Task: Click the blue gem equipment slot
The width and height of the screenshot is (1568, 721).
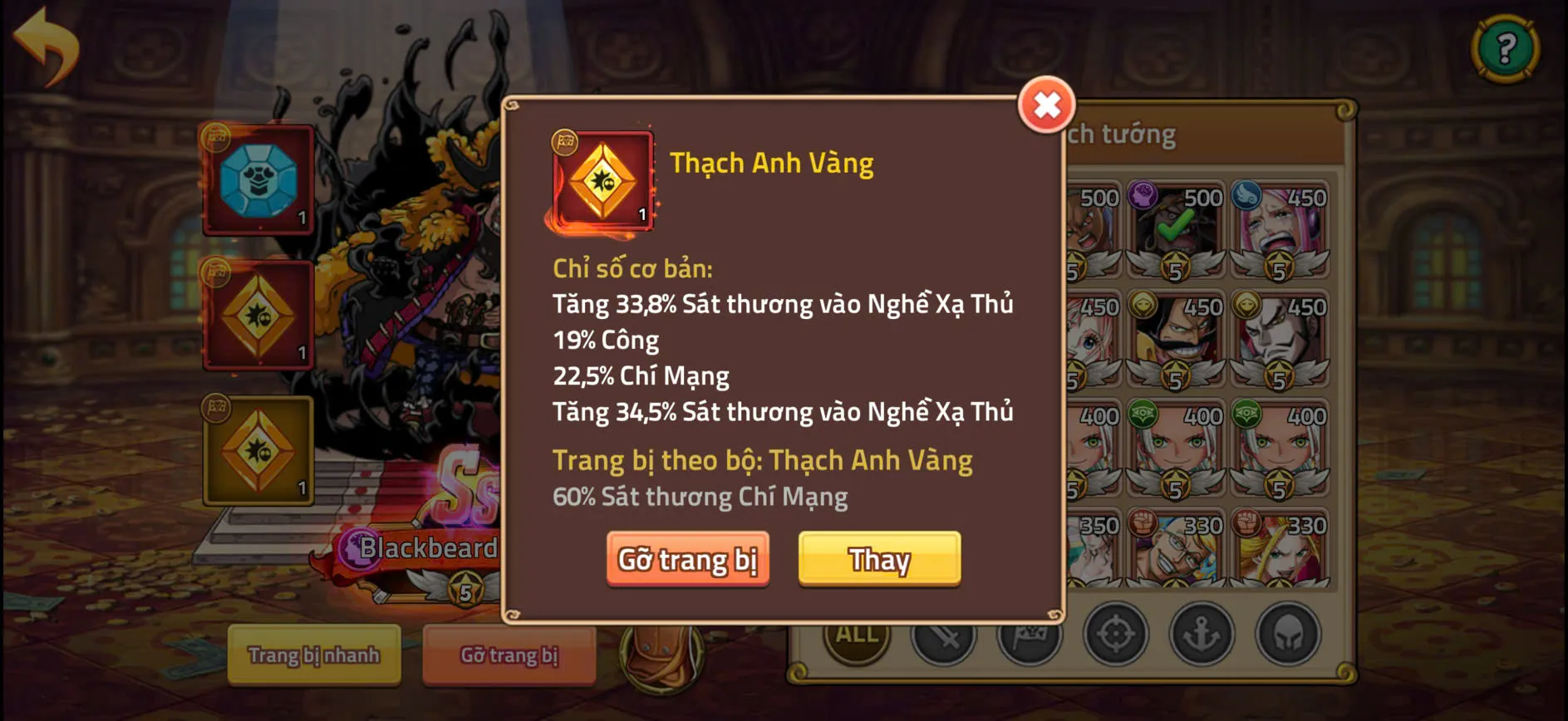Action: (x=258, y=179)
